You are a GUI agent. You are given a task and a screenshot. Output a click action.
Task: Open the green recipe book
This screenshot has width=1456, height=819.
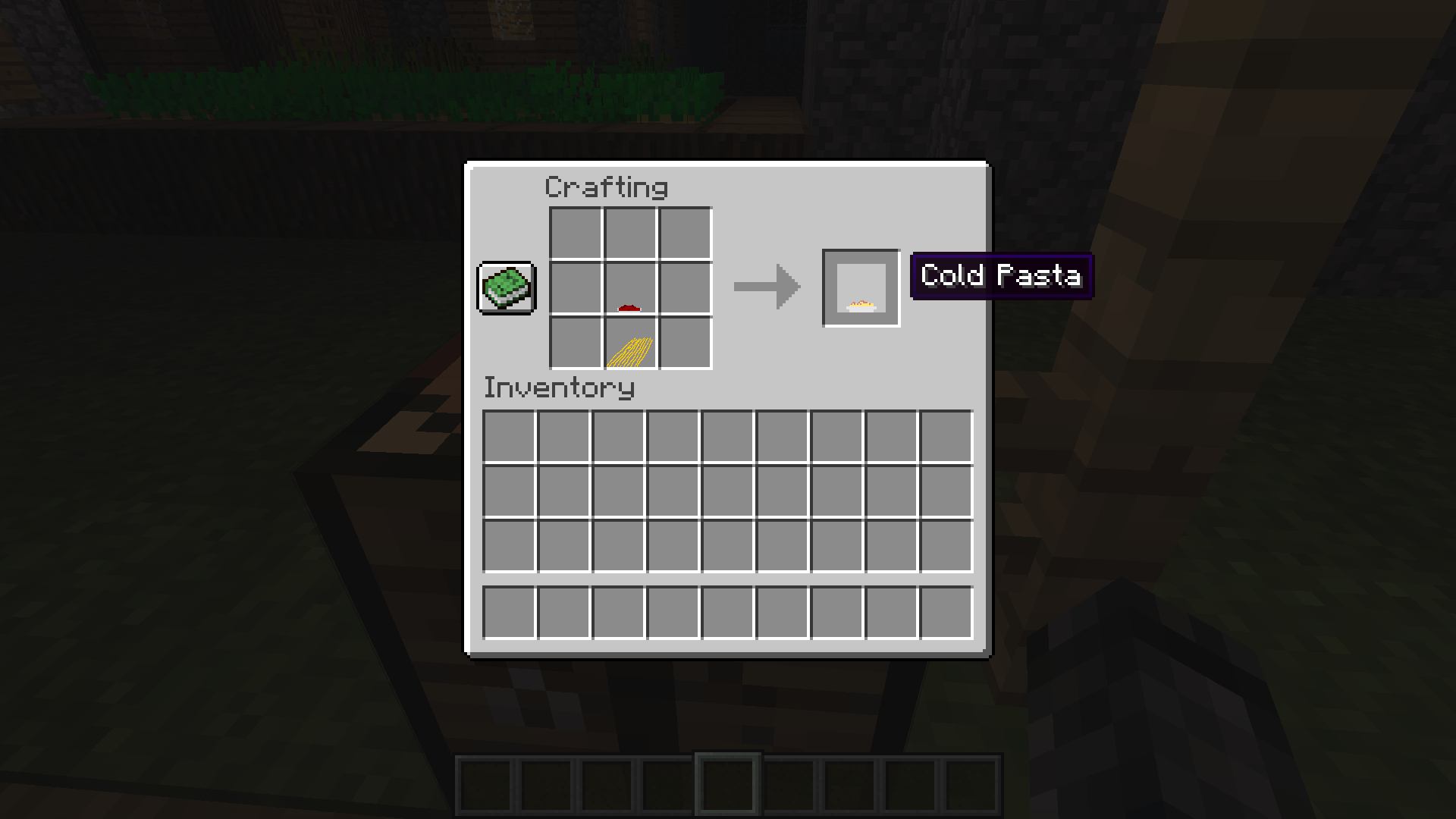pyautogui.click(x=506, y=289)
